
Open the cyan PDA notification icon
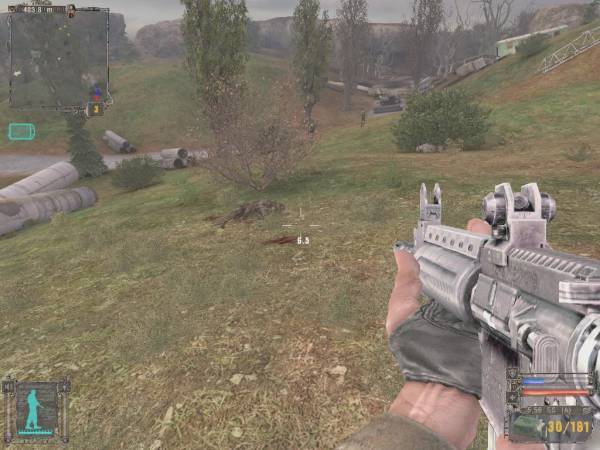pyautogui.click(x=21, y=131)
